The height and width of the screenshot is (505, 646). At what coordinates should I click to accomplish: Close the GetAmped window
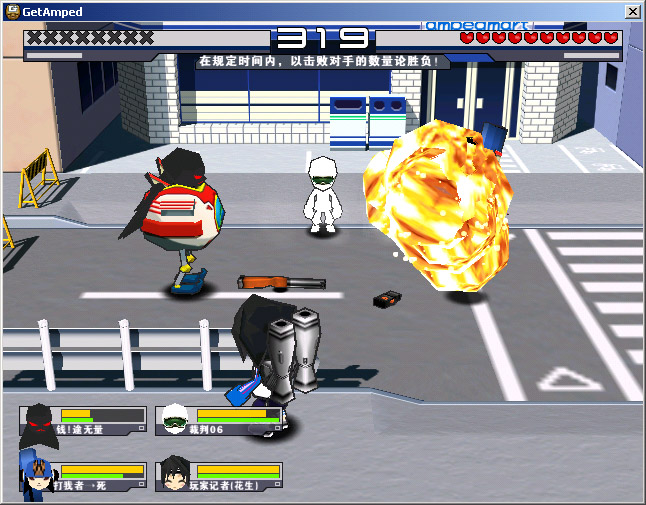[632, 11]
